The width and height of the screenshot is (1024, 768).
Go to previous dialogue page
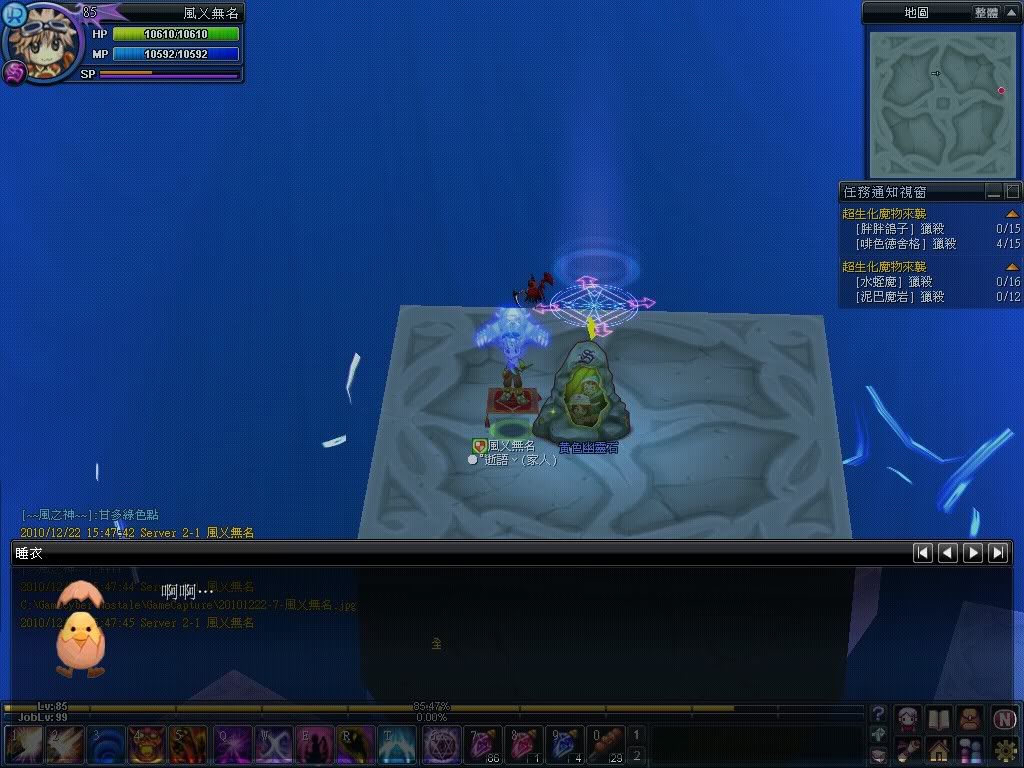click(948, 552)
